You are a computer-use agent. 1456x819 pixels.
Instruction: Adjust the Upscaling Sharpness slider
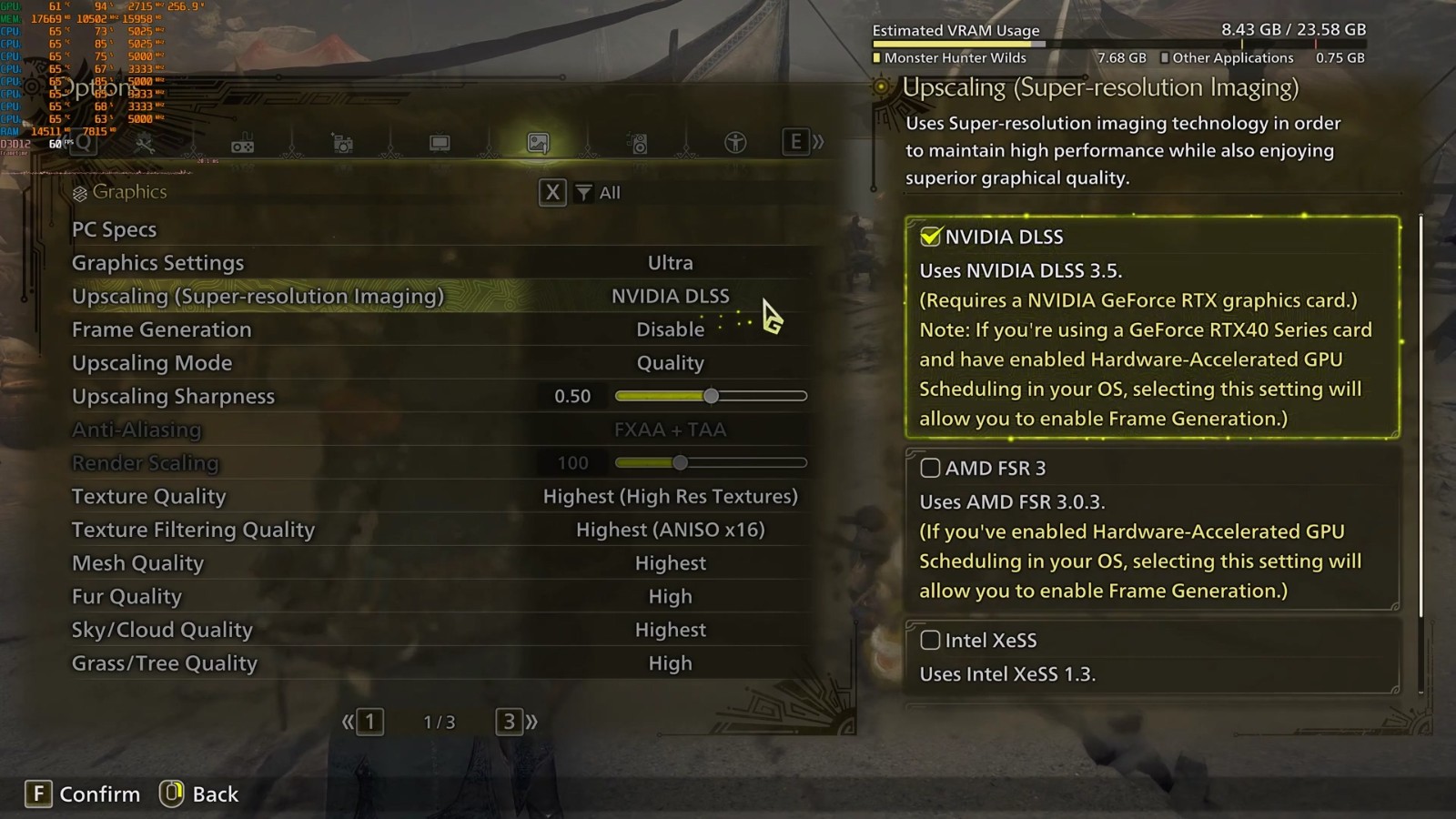click(x=711, y=396)
